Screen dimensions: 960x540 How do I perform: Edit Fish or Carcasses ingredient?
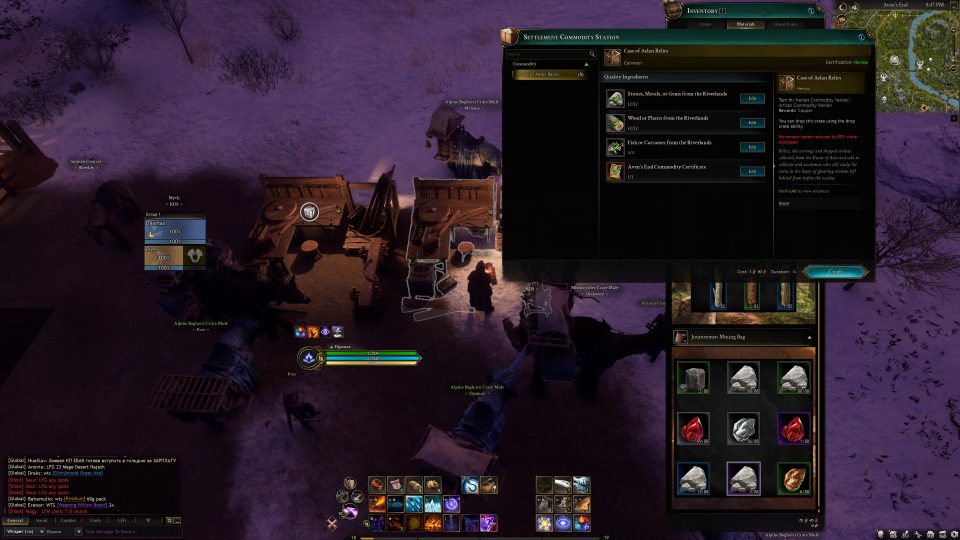pyautogui.click(x=752, y=147)
